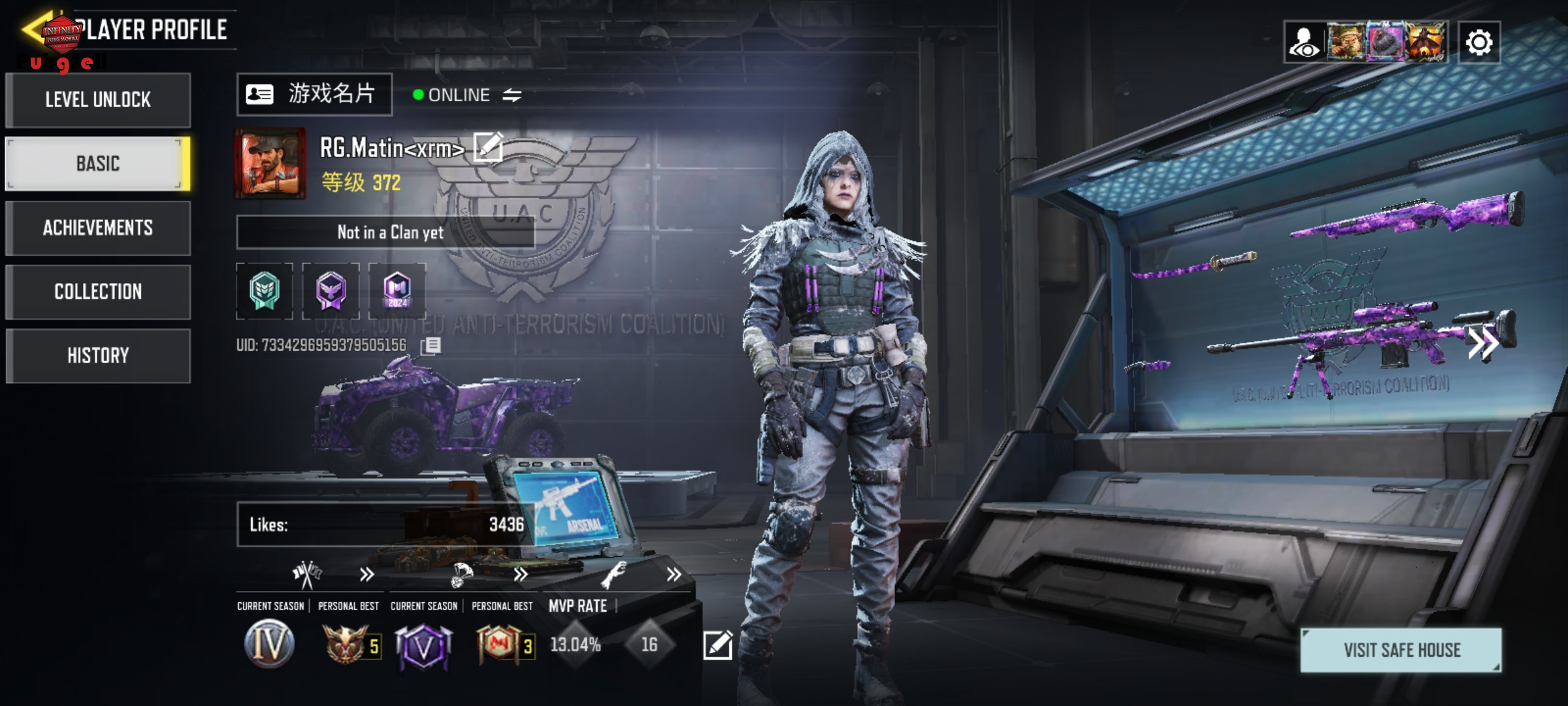The width and height of the screenshot is (1568, 706).
Task: Select the 2024 medal badge
Action: [x=397, y=291]
